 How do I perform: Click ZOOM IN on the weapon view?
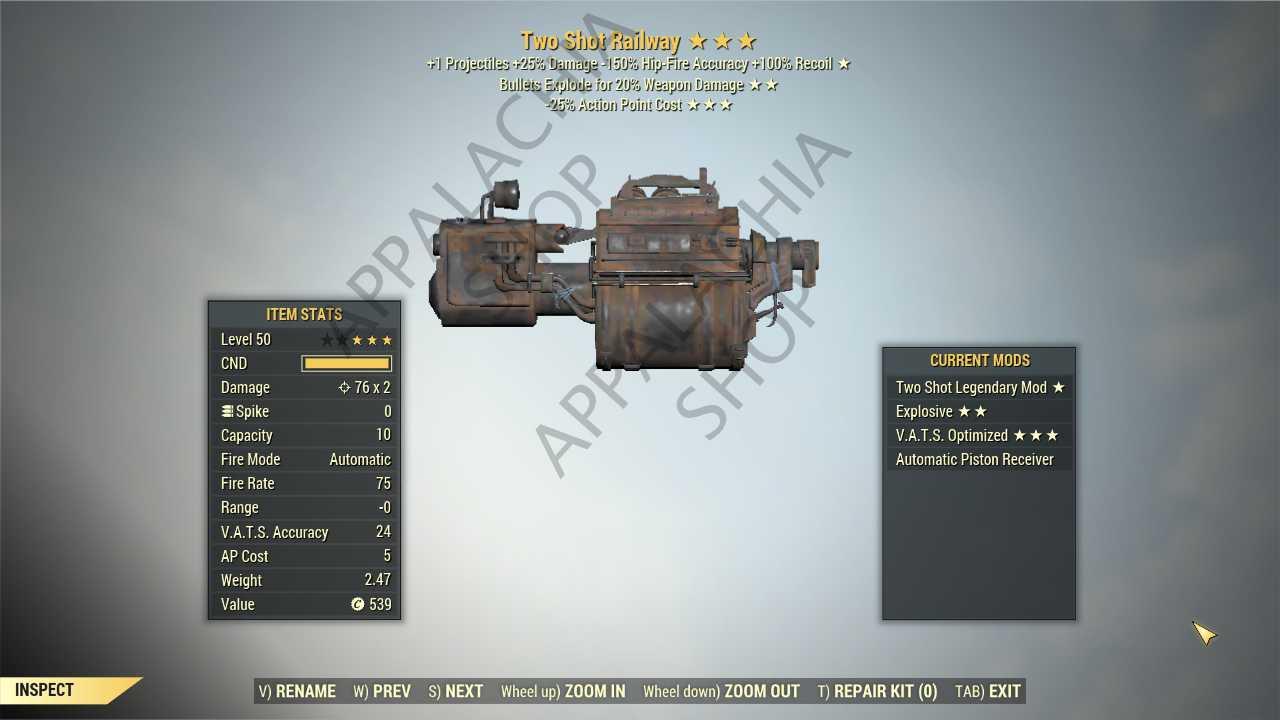tap(563, 691)
